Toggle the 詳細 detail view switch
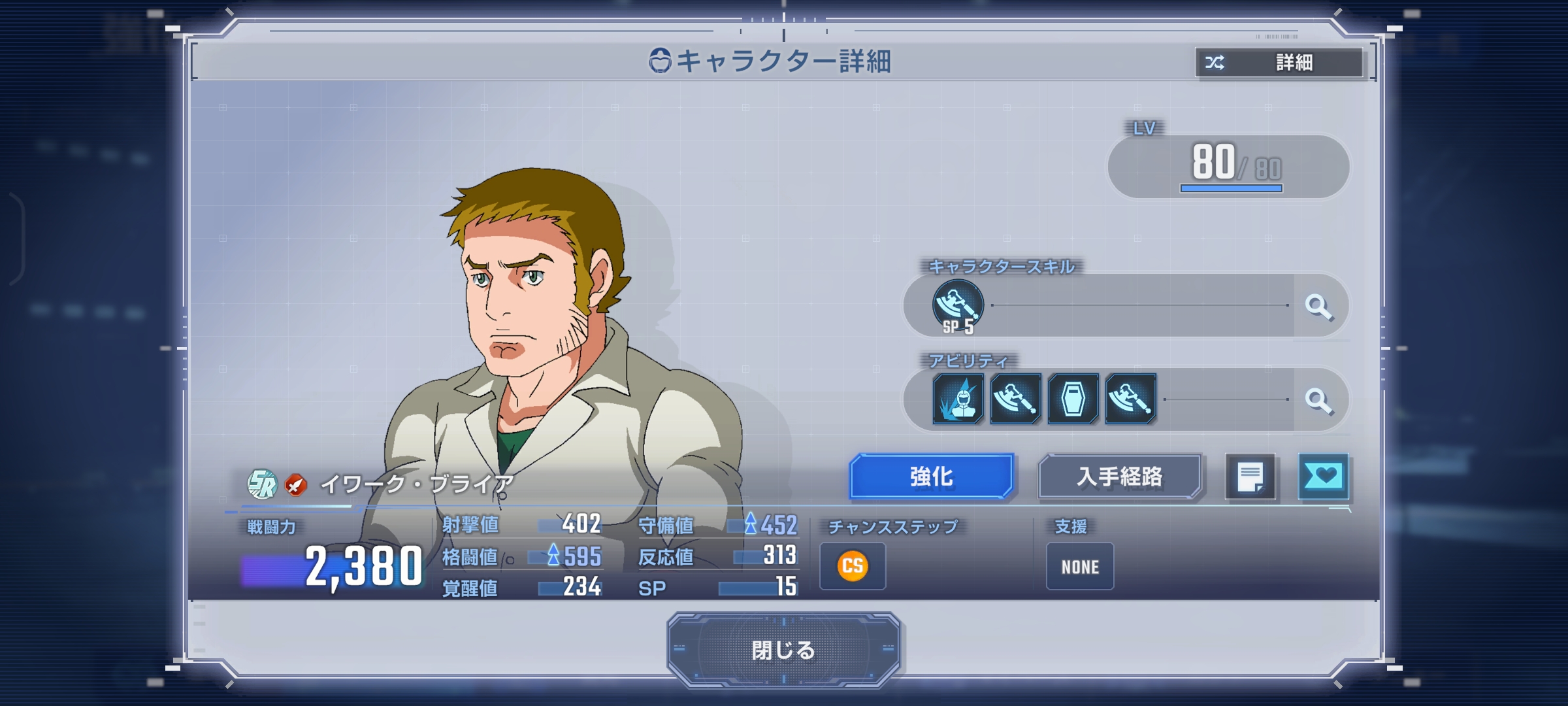Screen dimensions: 1568x706 pyautogui.click(x=1279, y=63)
